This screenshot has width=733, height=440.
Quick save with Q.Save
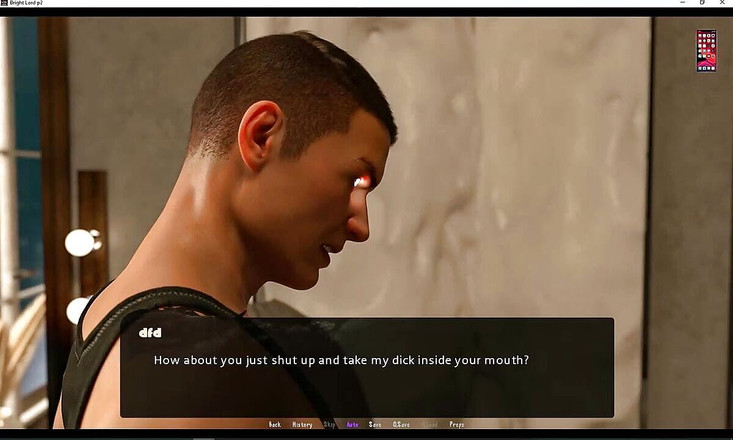pos(402,425)
